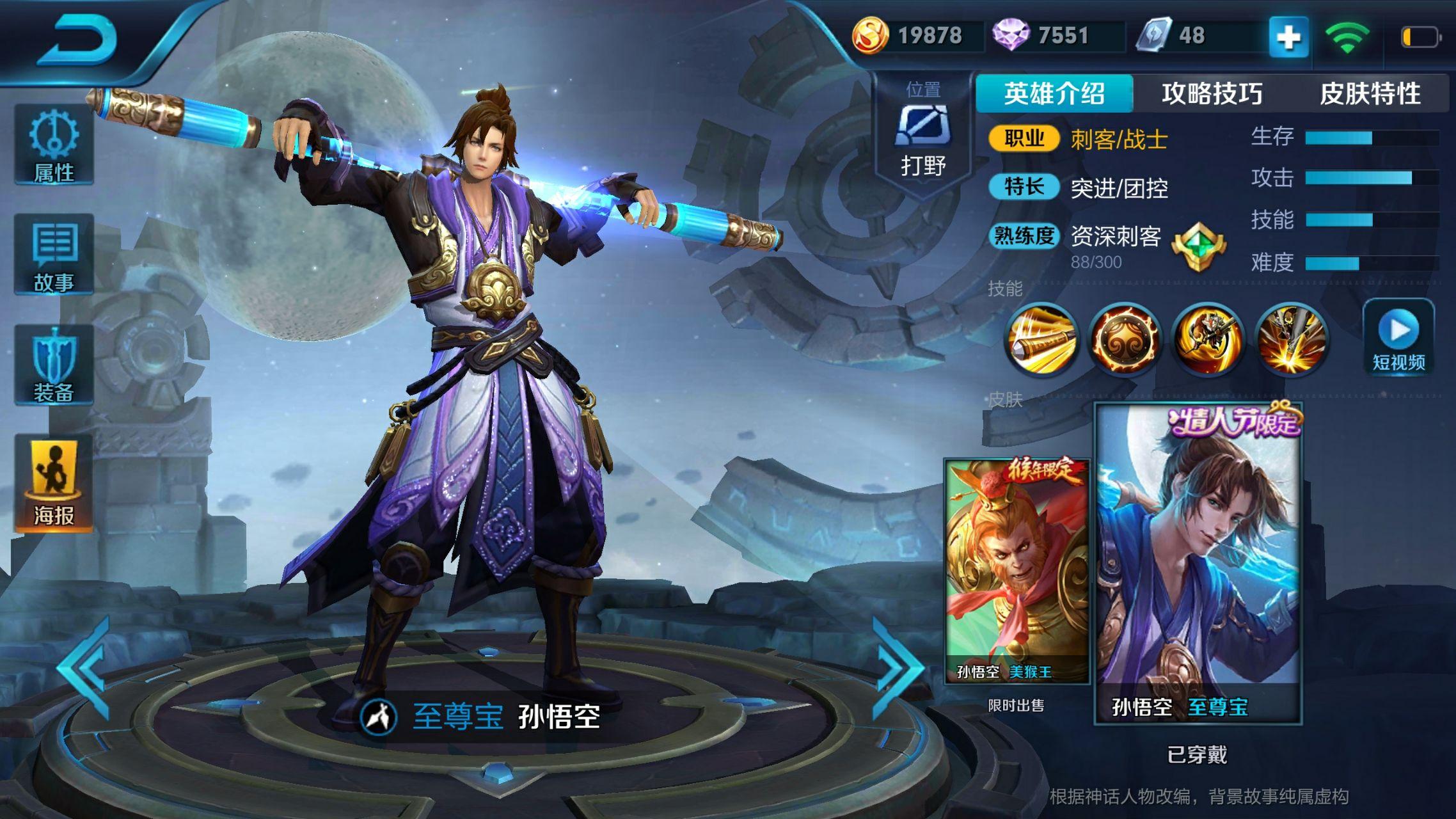Viewport: 1456px width, 819px height.
Task: Play the 短视频 short video
Action: click(1398, 338)
